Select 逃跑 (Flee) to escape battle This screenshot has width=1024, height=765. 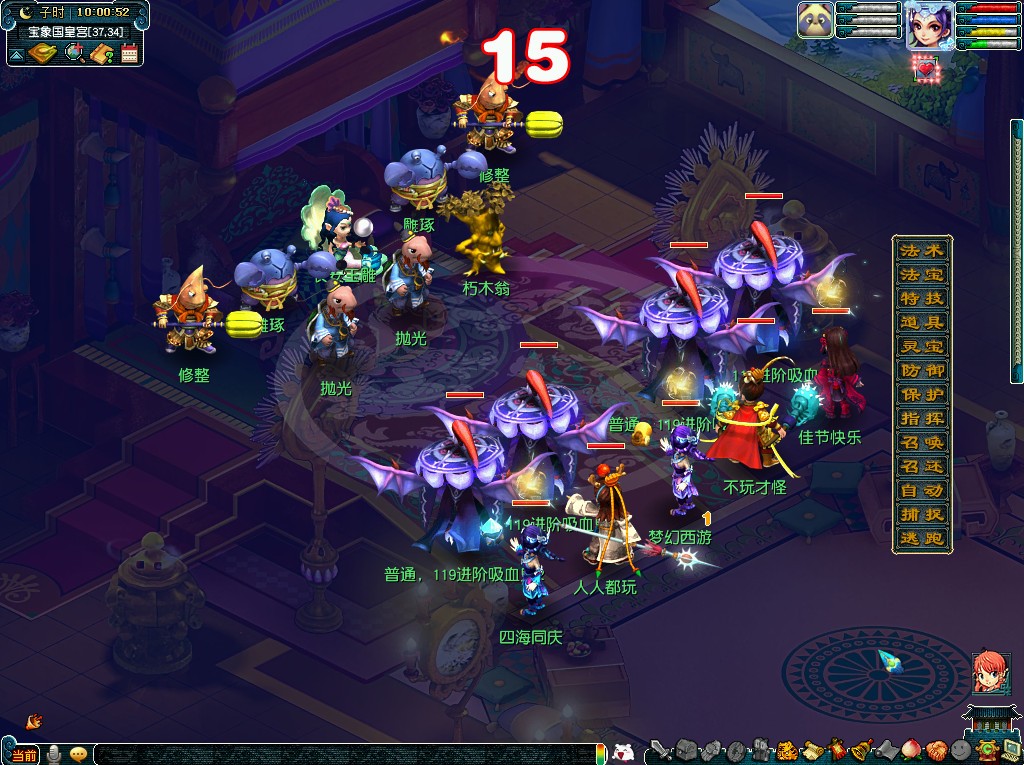click(x=922, y=538)
